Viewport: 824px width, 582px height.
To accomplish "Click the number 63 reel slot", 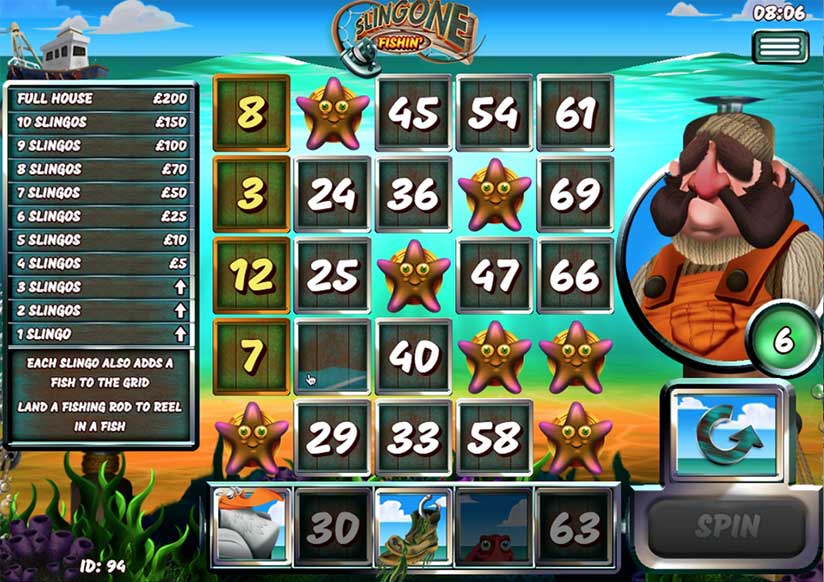I will (575, 527).
